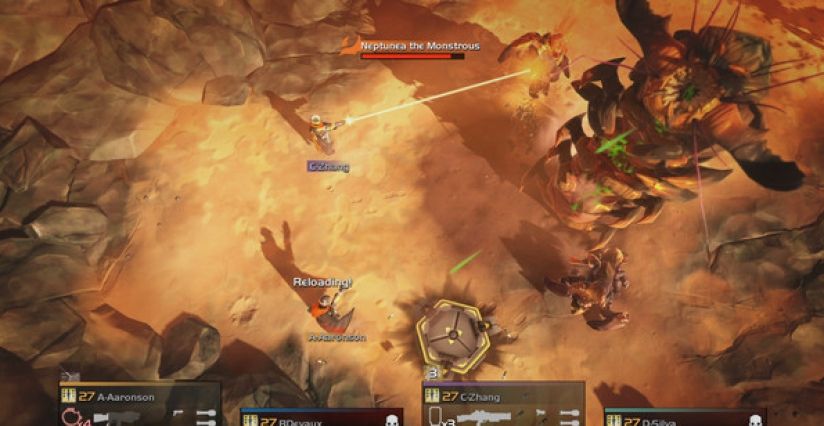The height and width of the screenshot is (426, 824).
Task: Click the skull icon on RDevaux's panel
Action: pos(392,421)
